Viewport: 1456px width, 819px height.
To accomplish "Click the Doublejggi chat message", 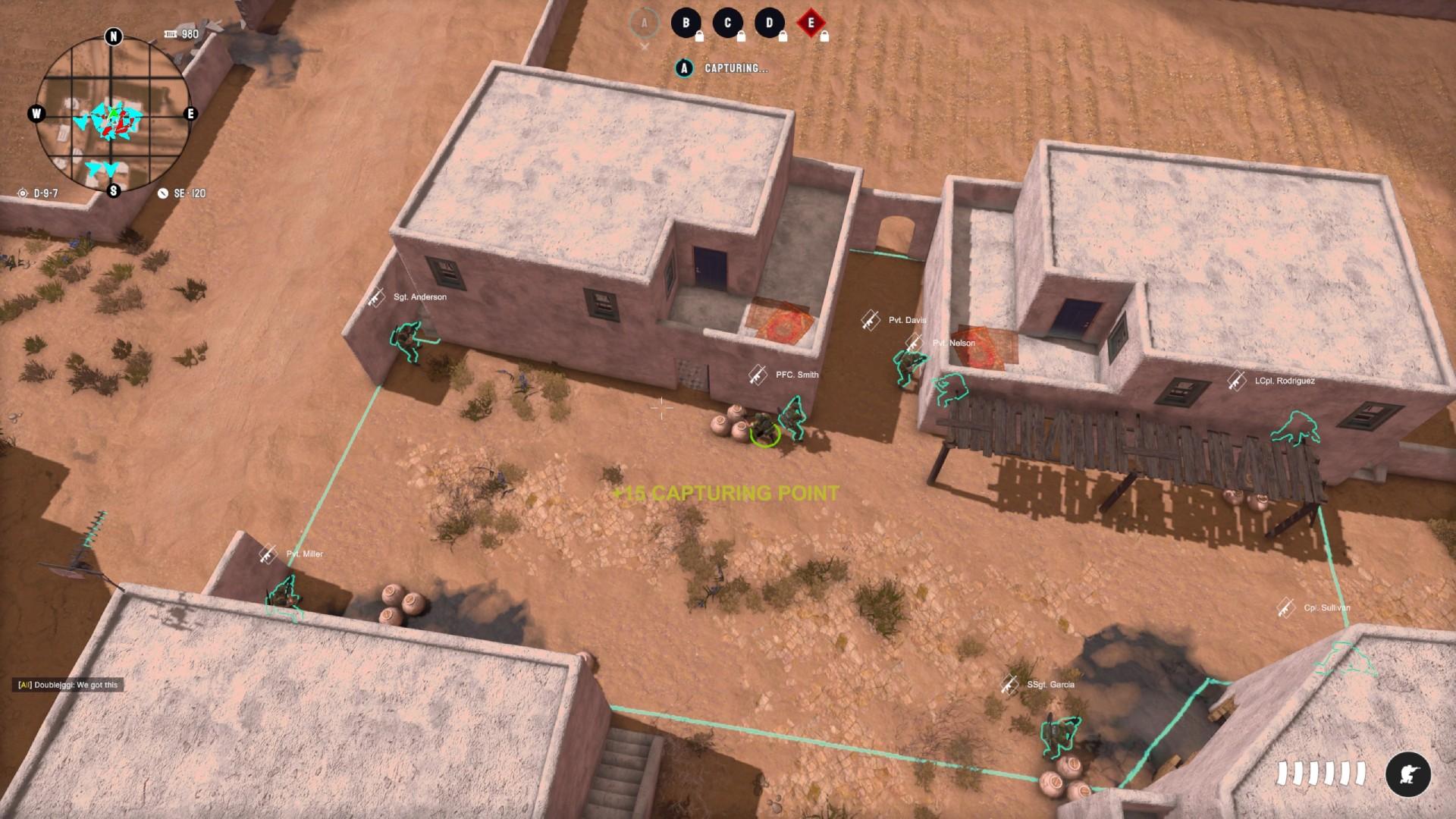I will pos(68,685).
